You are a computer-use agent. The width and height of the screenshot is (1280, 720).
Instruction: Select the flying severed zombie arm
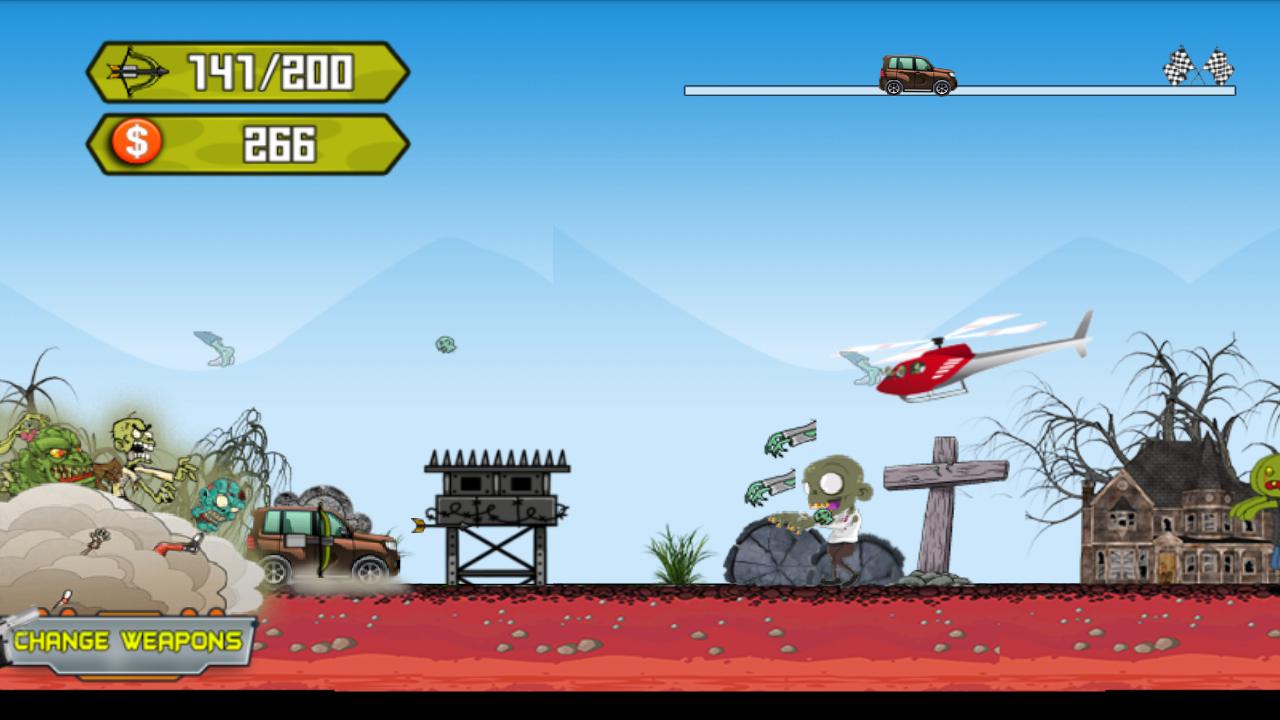(790, 440)
